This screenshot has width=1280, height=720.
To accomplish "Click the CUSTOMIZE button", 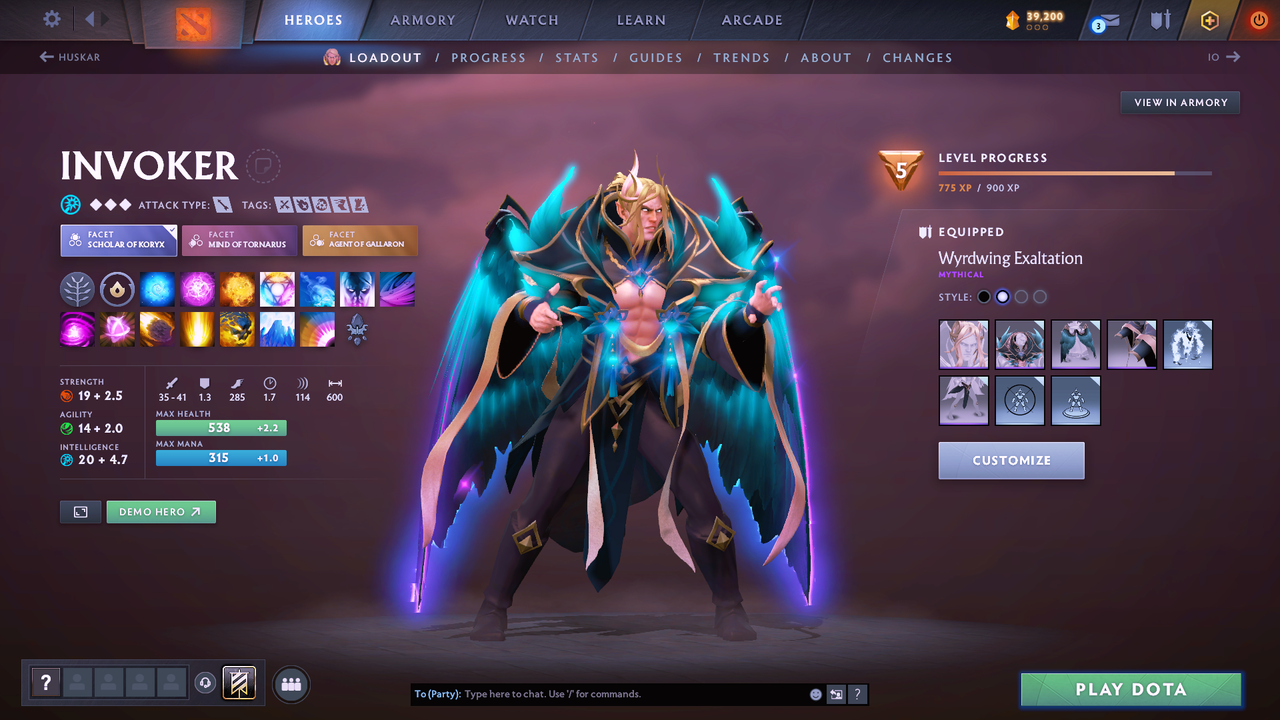I will point(1011,460).
